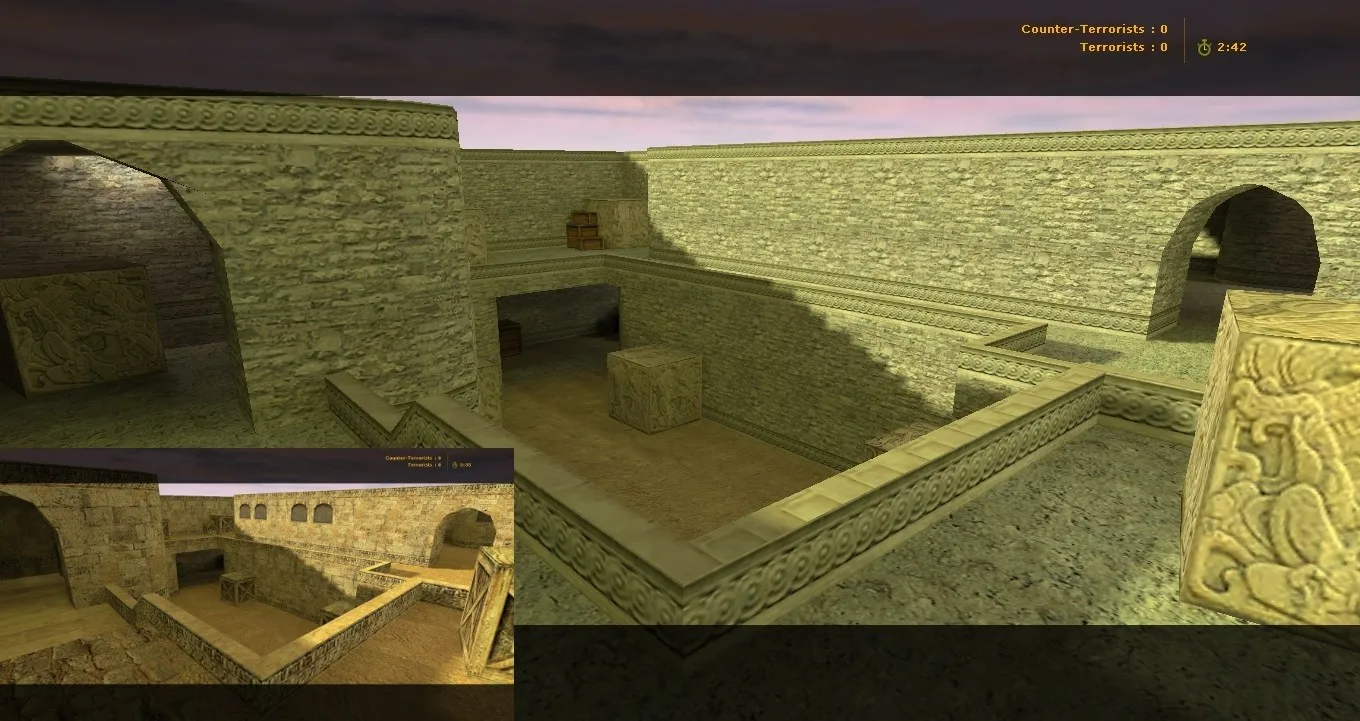Click the divider line between scores and timer
The width and height of the screenshot is (1360, 721).
click(1184, 38)
